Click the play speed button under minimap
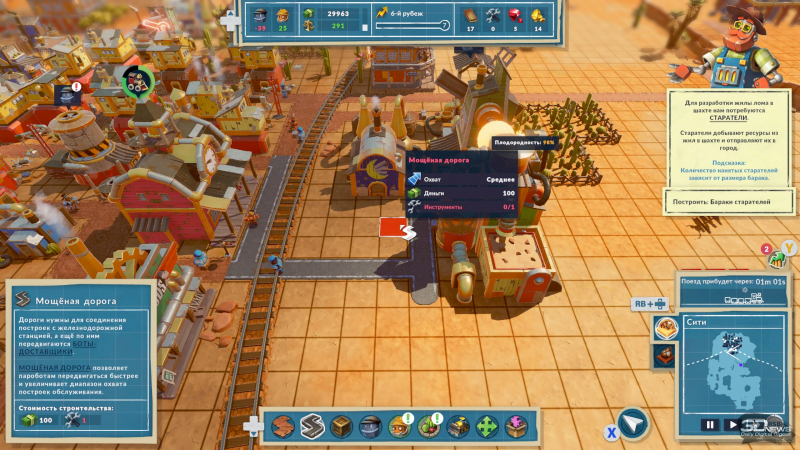The height and width of the screenshot is (450, 800). click(x=733, y=424)
